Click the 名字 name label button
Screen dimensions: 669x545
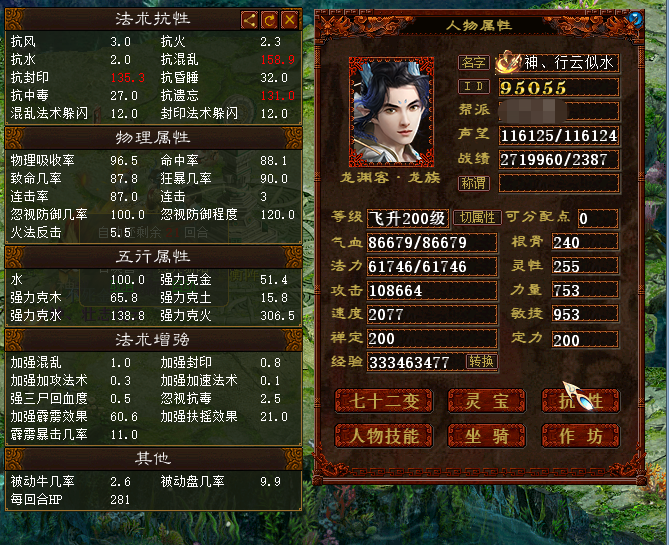(x=473, y=63)
